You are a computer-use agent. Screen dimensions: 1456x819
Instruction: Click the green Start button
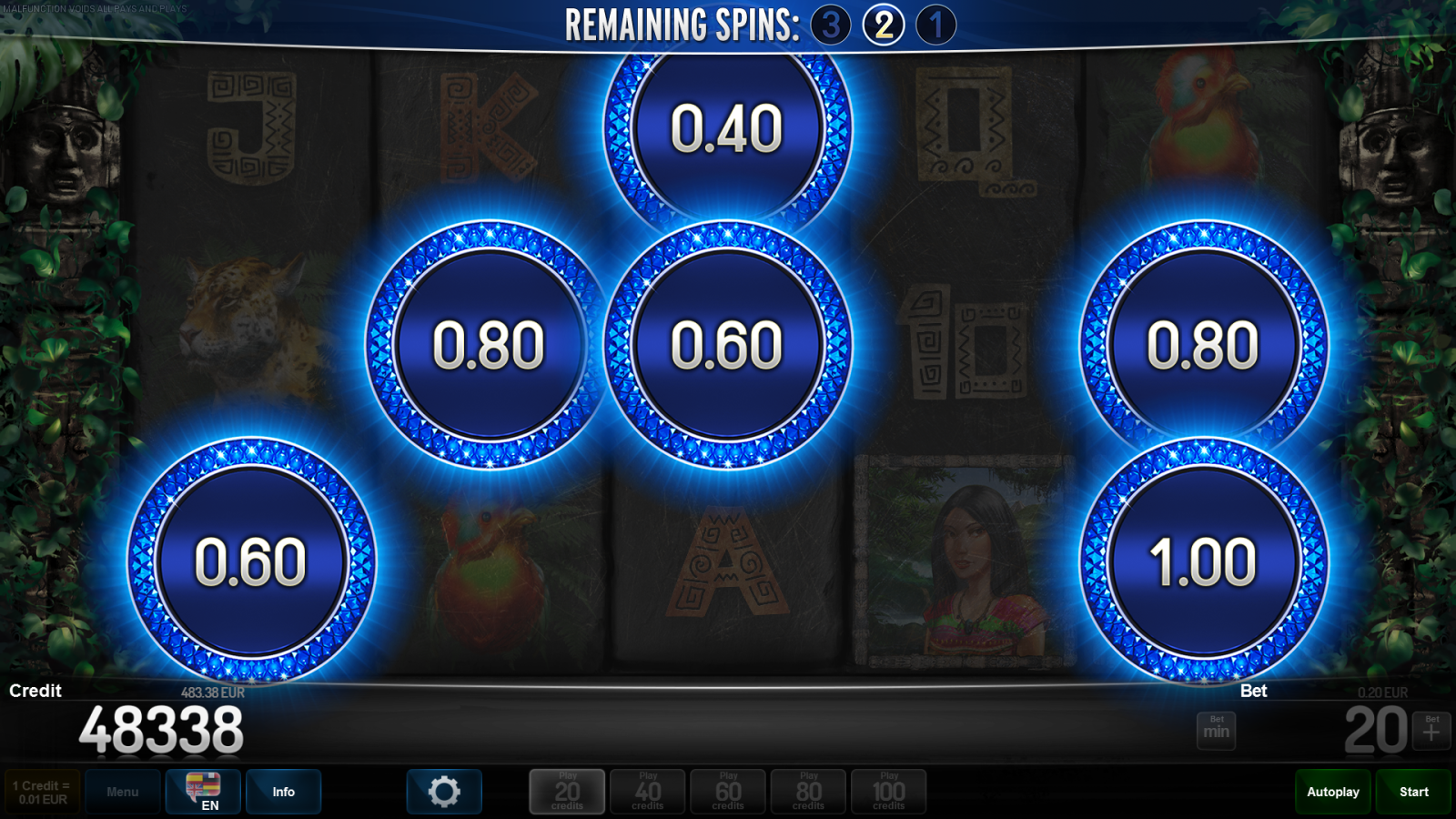click(1413, 792)
